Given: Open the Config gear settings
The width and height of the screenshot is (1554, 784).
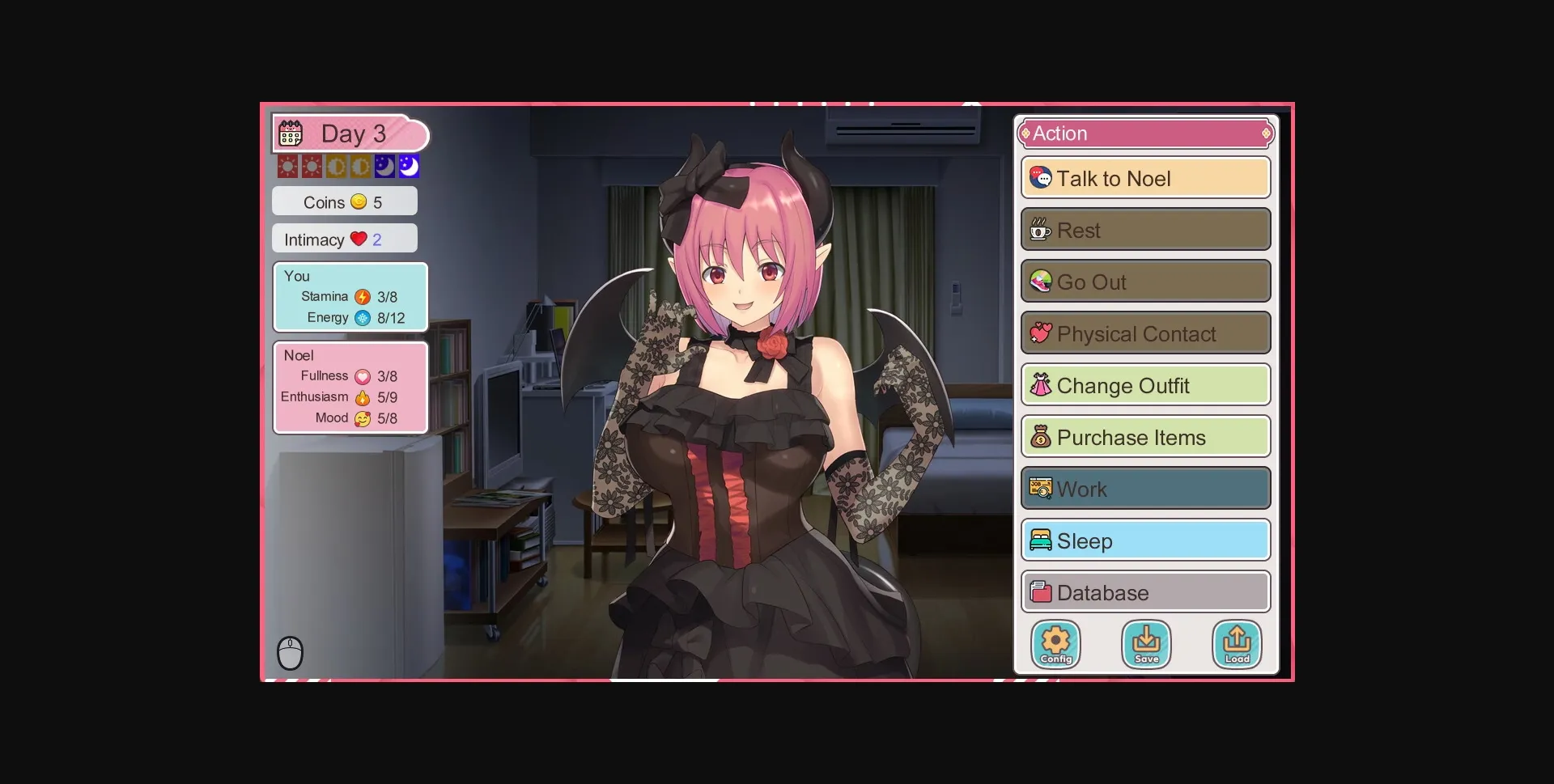Looking at the screenshot, I should point(1055,644).
